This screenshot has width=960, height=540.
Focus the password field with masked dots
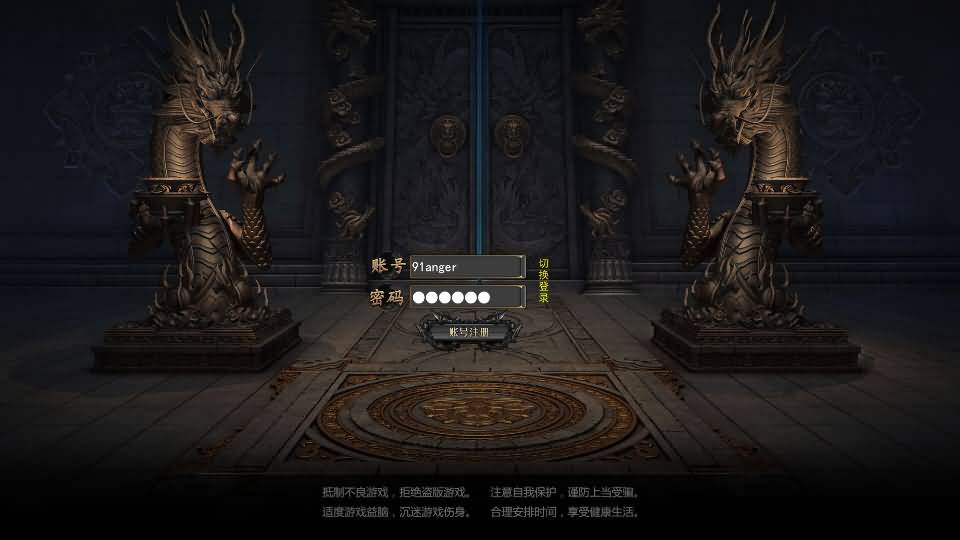pos(466,297)
